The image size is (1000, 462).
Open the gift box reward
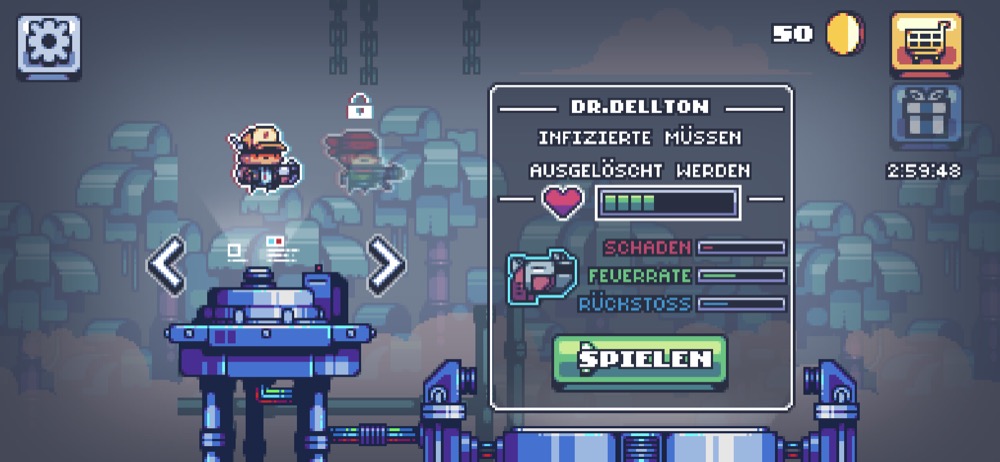click(926, 117)
